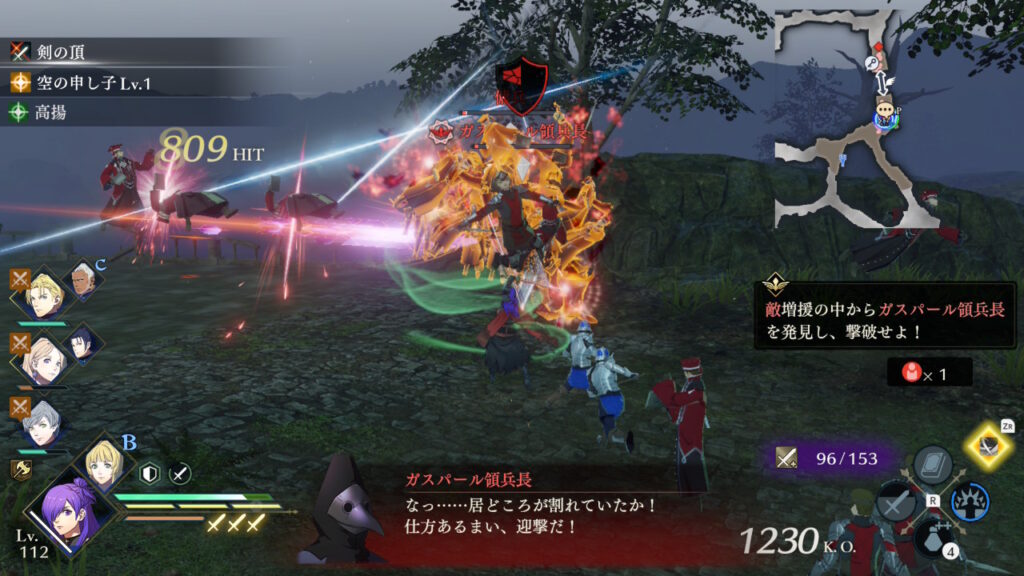Image resolution: width=1024 pixels, height=576 pixels.
Task: Activate the blue-ringed radiant figure ability
Action: click(969, 500)
